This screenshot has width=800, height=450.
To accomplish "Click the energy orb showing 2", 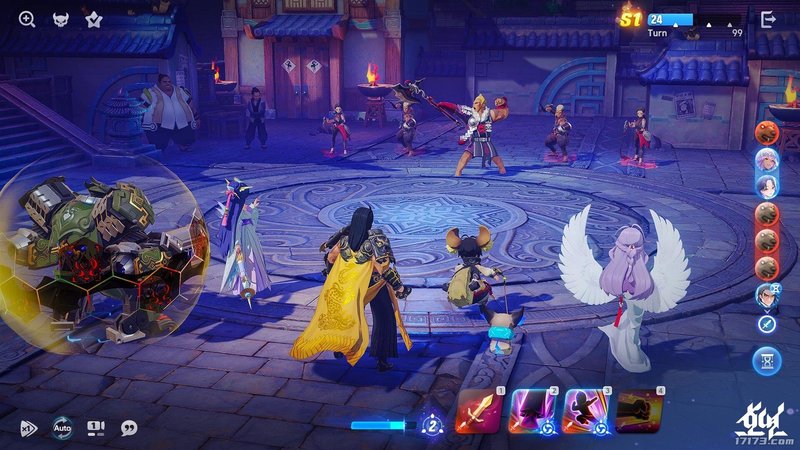I will 432,424.
